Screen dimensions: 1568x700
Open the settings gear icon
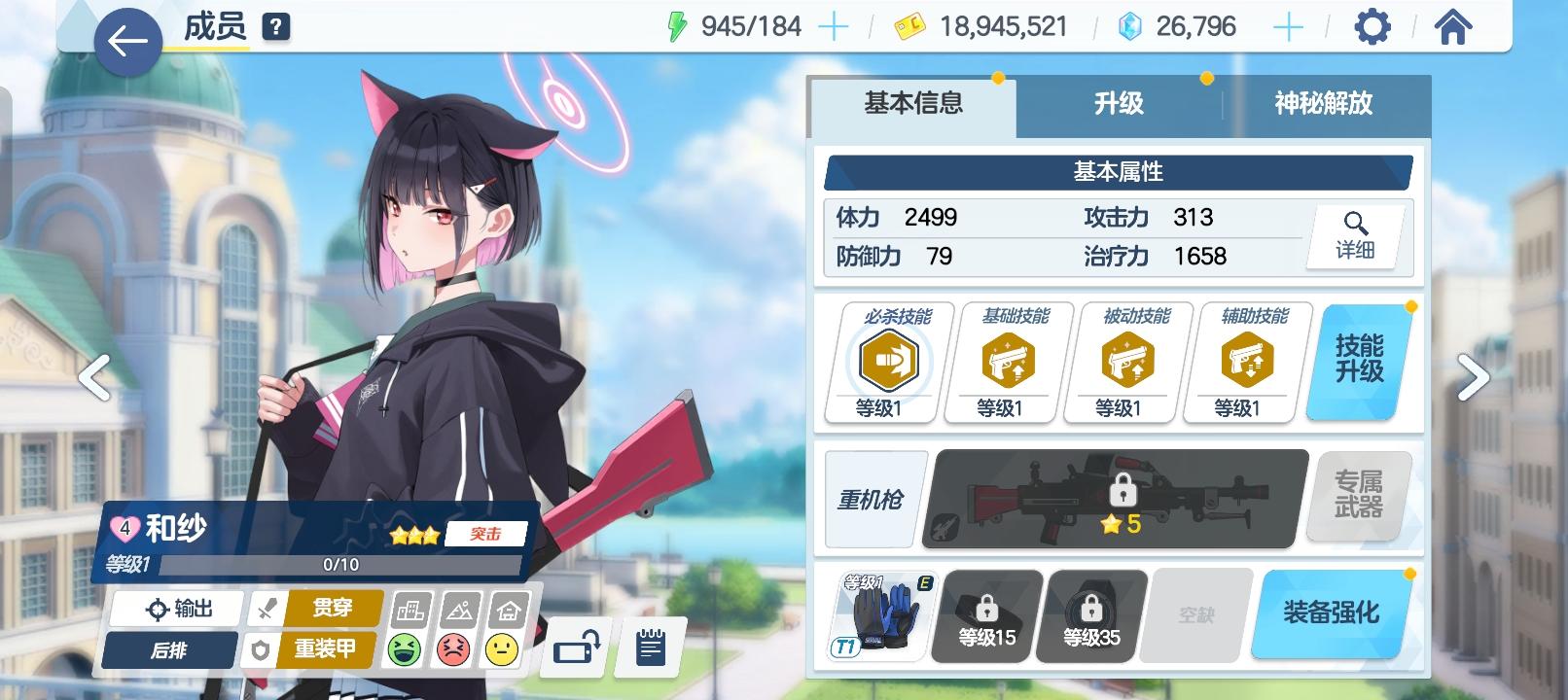pyautogui.click(x=1372, y=27)
